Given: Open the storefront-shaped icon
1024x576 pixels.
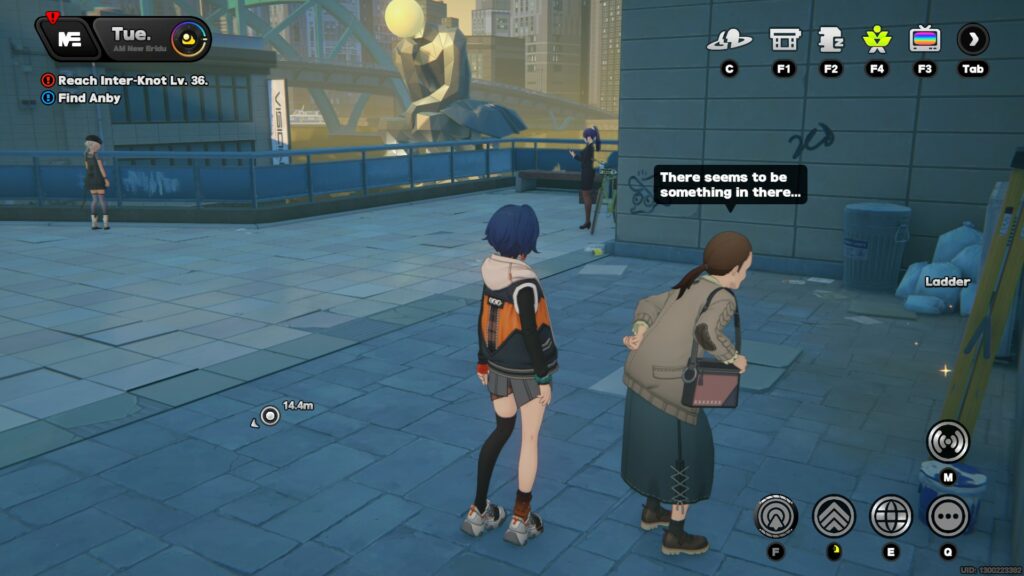Looking at the screenshot, I should point(784,40).
